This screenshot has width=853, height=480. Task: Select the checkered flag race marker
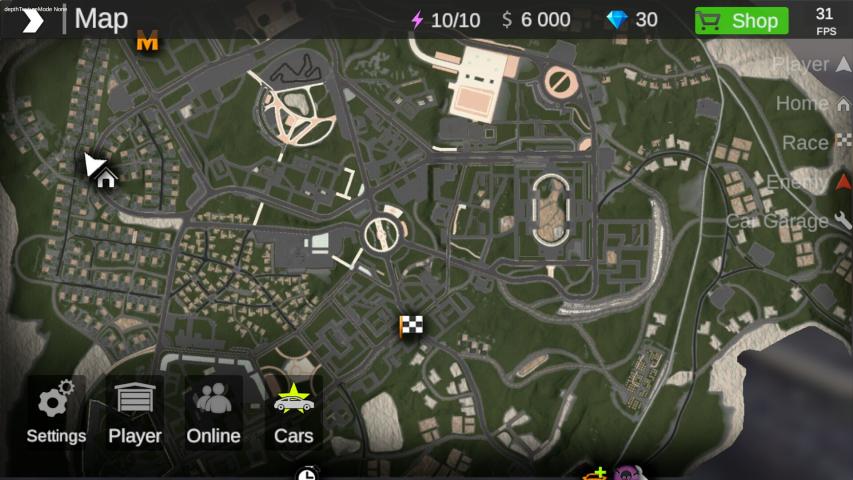click(x=410, y=325)
